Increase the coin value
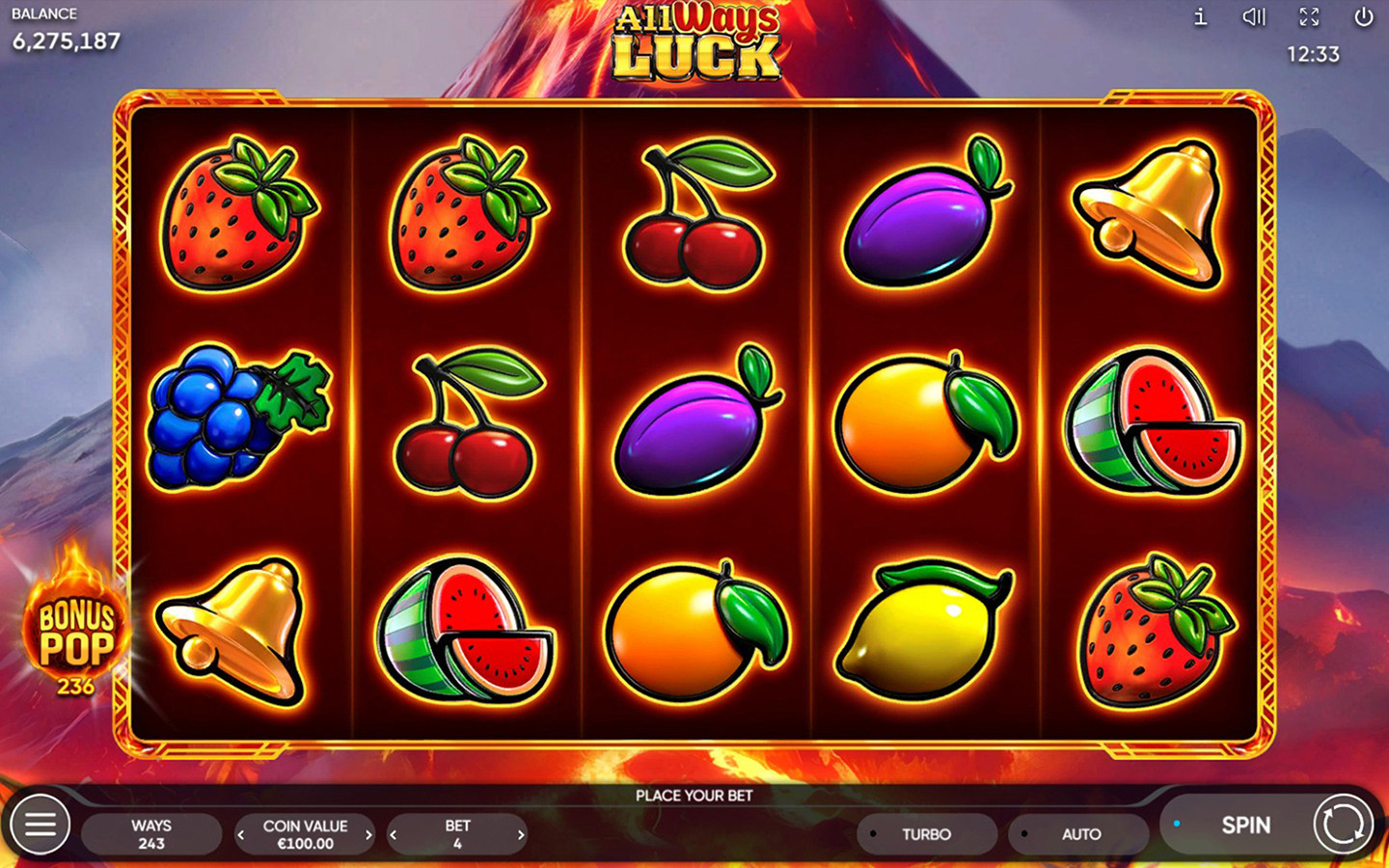 tap(368, 835)
